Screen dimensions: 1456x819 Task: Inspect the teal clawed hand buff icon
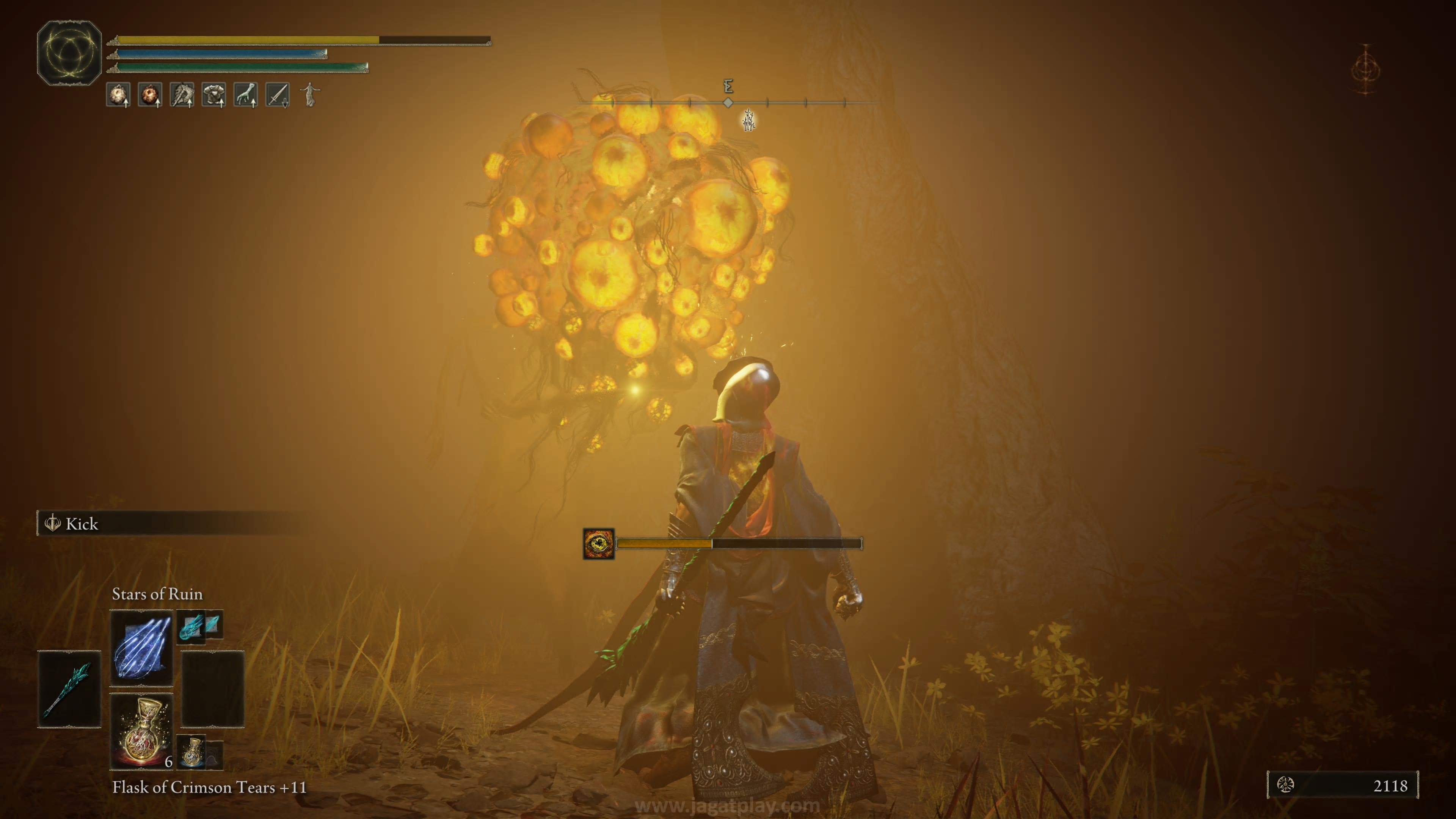pyautogui.click(x=246, y=95)
